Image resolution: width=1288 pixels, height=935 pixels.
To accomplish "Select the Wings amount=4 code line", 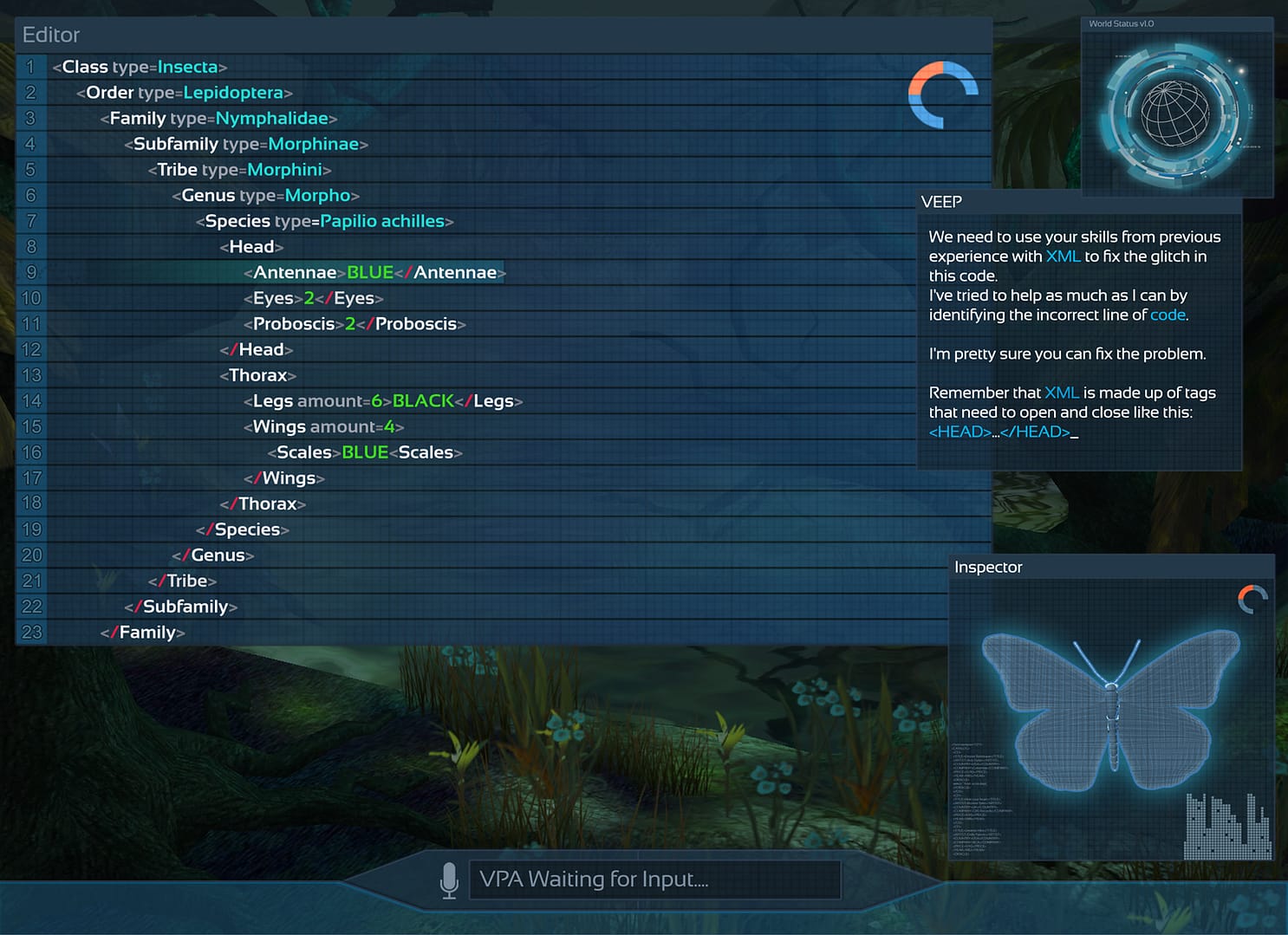I will (x=323, y=426).
